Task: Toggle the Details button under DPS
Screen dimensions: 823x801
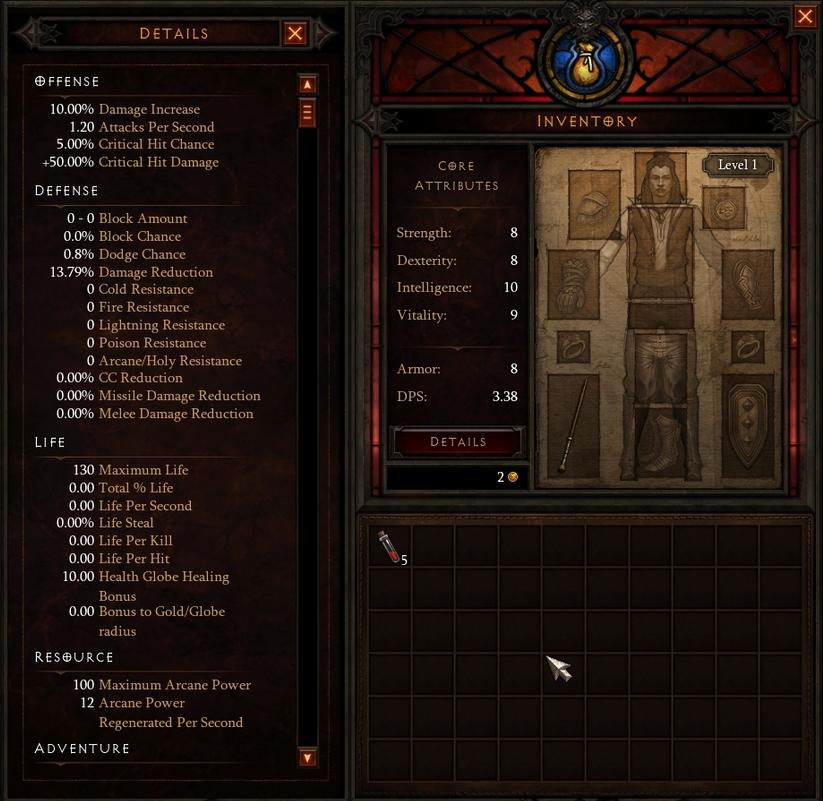Action: coord(458,442)
